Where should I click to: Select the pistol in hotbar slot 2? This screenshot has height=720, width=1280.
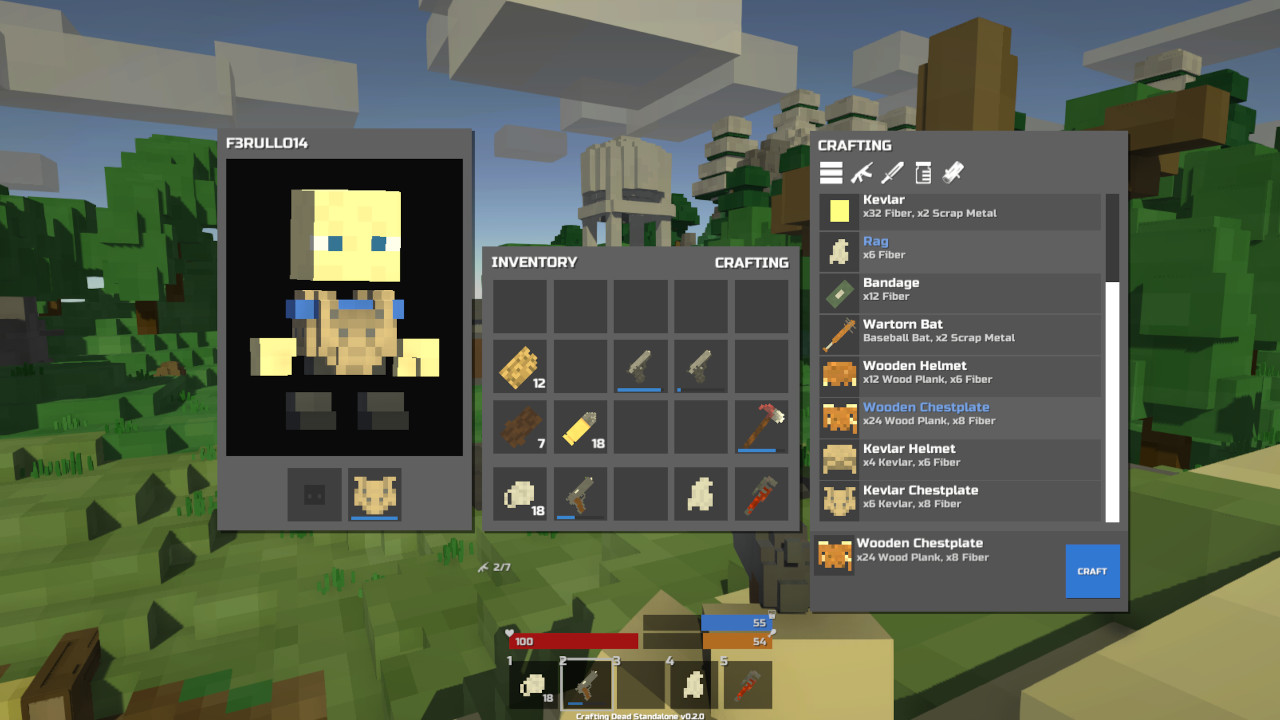[x=586, y=683]
